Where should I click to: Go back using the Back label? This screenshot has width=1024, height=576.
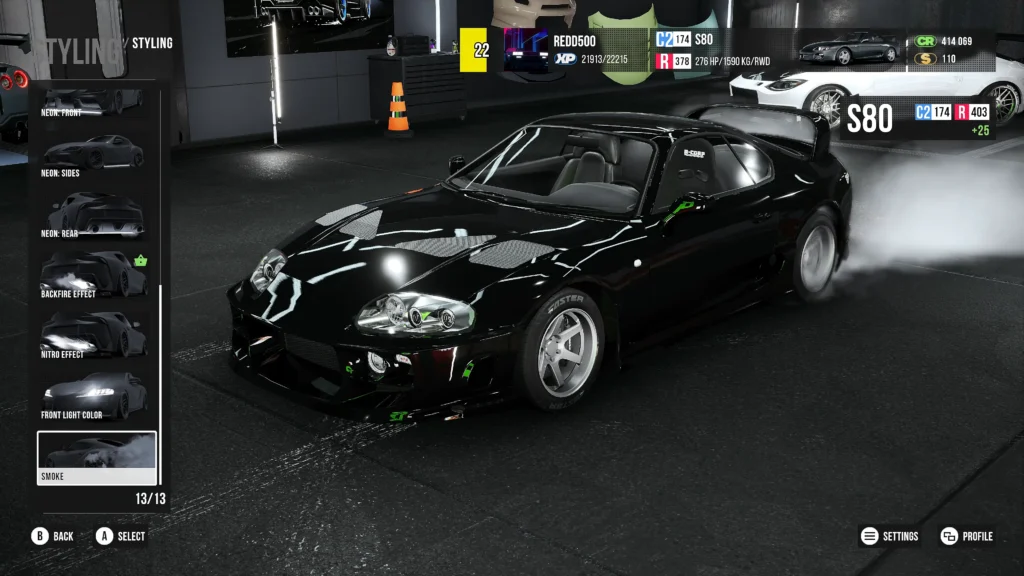point(53,536)
